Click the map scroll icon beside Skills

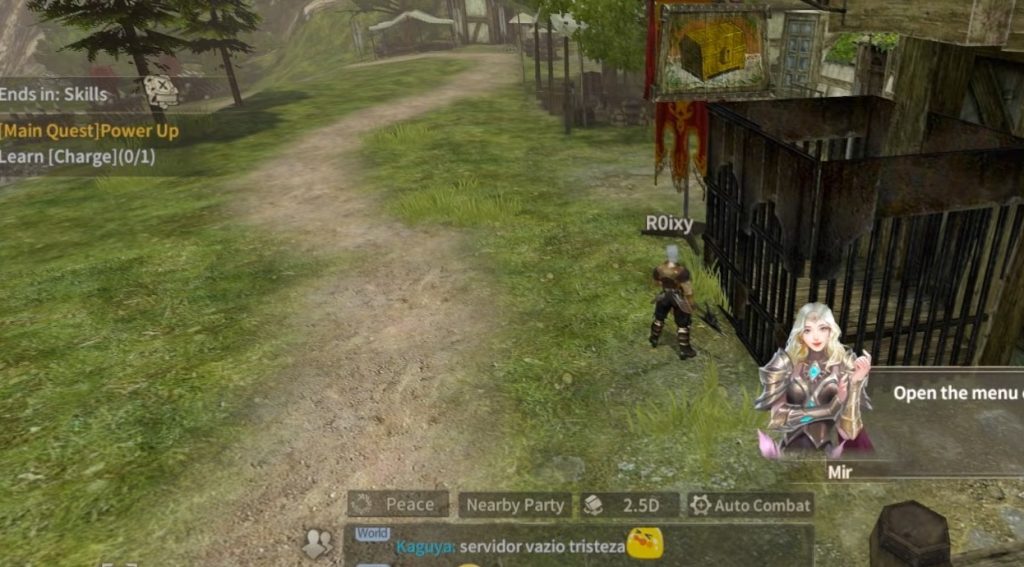[x=160, y=92]
